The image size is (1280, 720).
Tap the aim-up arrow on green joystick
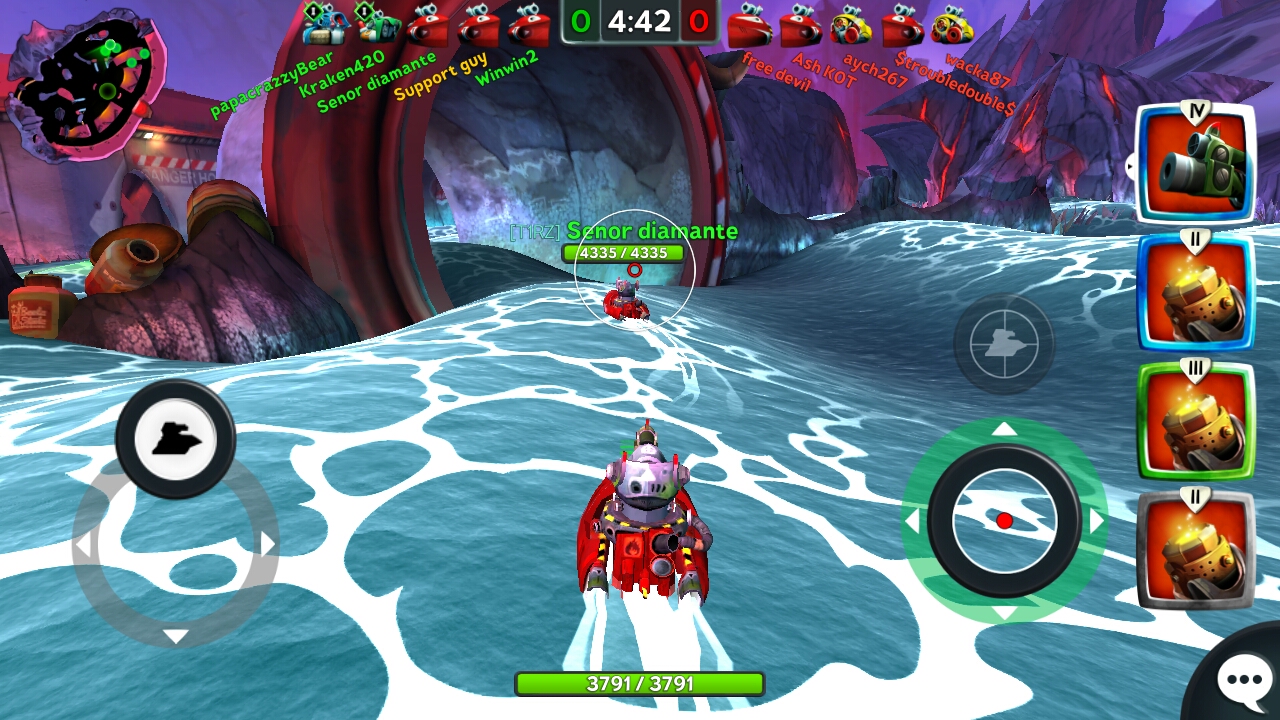[1004, 430]
